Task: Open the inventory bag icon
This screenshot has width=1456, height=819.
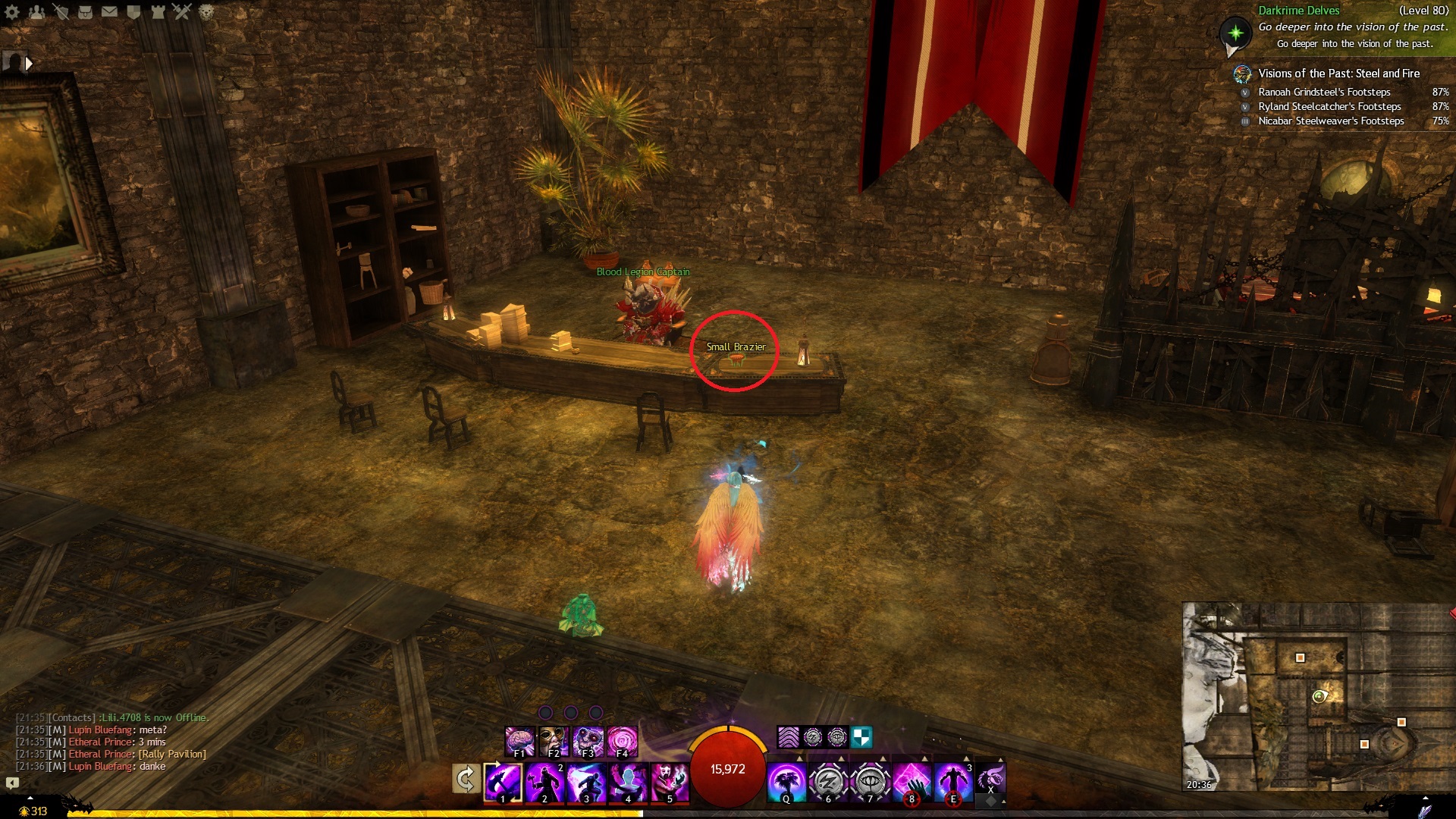Action: coord(85,12)
